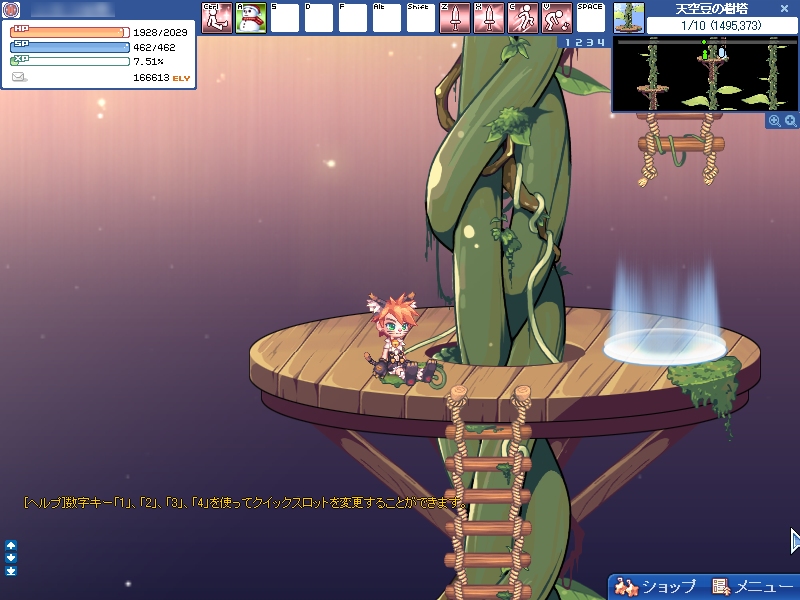
Task: Activate the running figure skill on C slot
Action: pos(522,18)
